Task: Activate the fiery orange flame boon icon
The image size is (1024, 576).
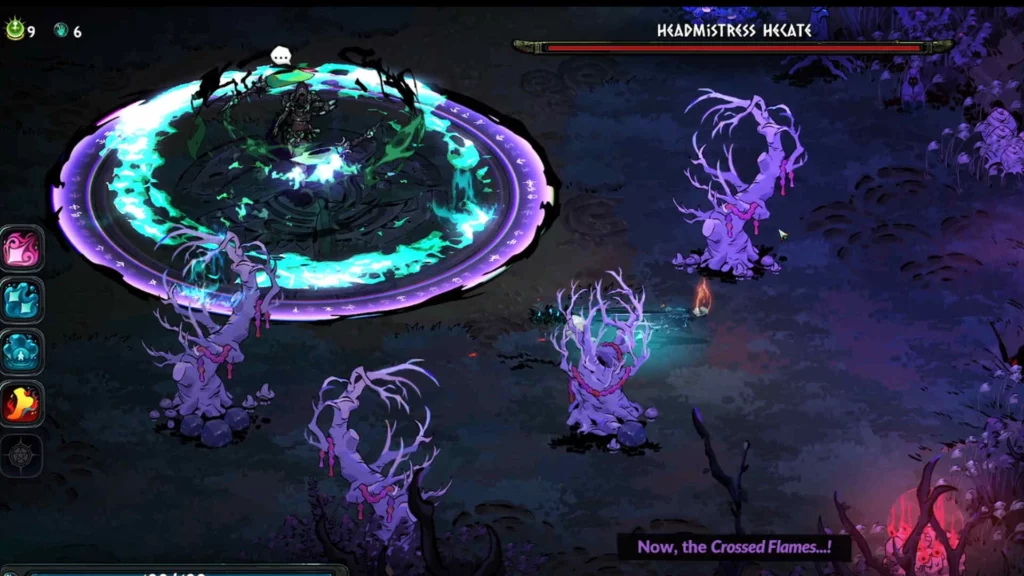Action: pos(21,402)
